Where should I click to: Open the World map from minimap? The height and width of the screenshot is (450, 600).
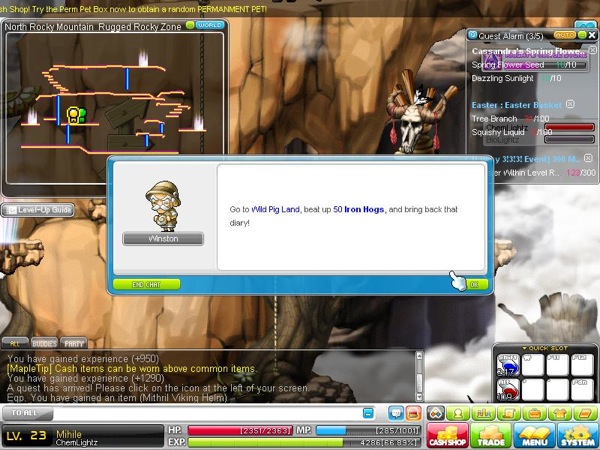[x=209, y=25]
